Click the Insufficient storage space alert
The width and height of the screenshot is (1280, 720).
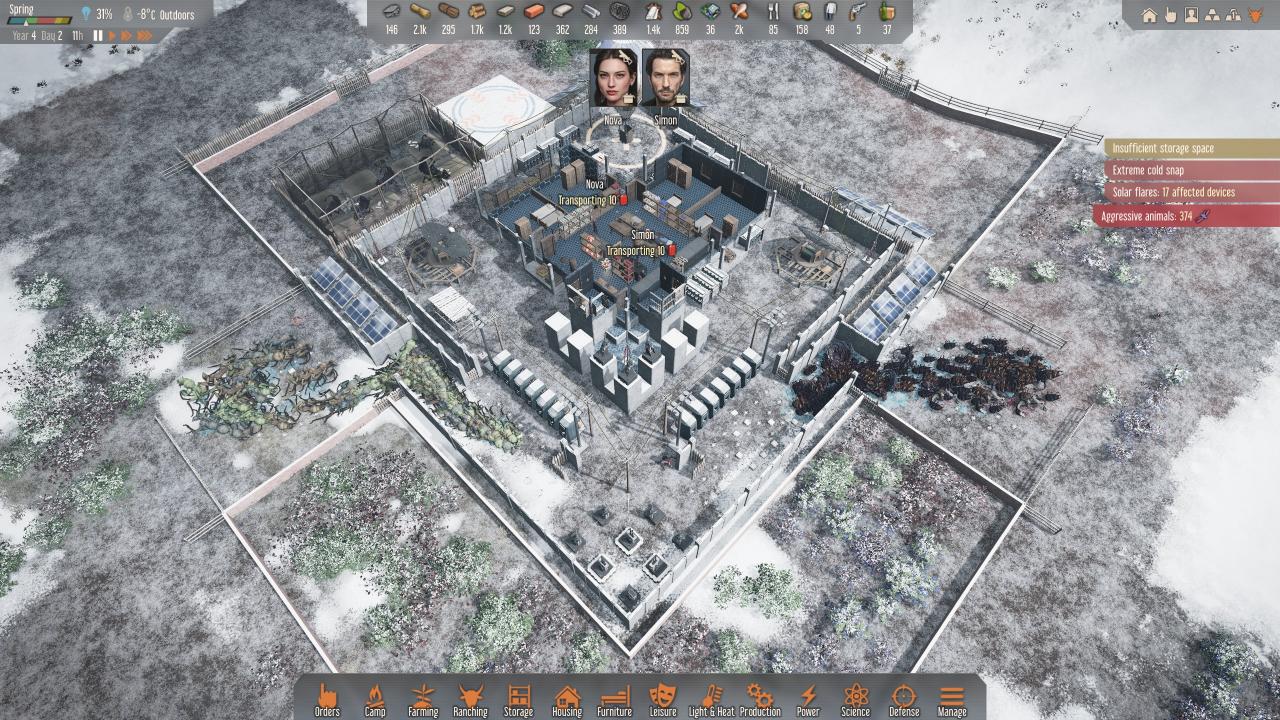(x=1190, y=148)
